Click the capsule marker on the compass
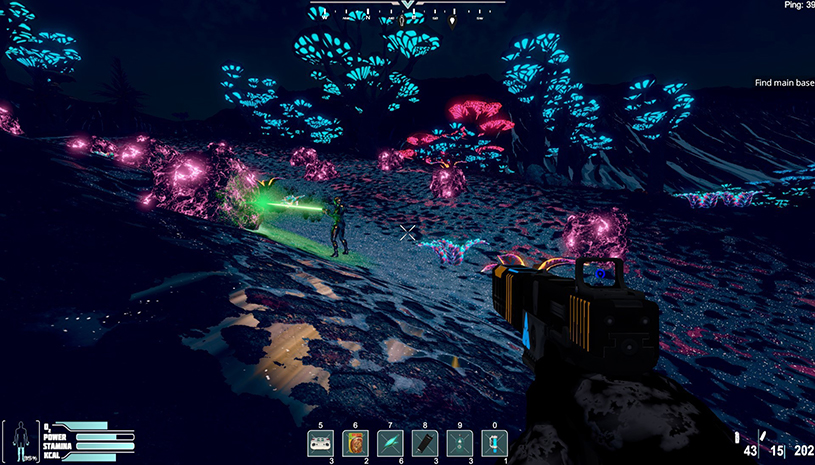The height and width of the screenshot is (465, 815). (403, 19)
